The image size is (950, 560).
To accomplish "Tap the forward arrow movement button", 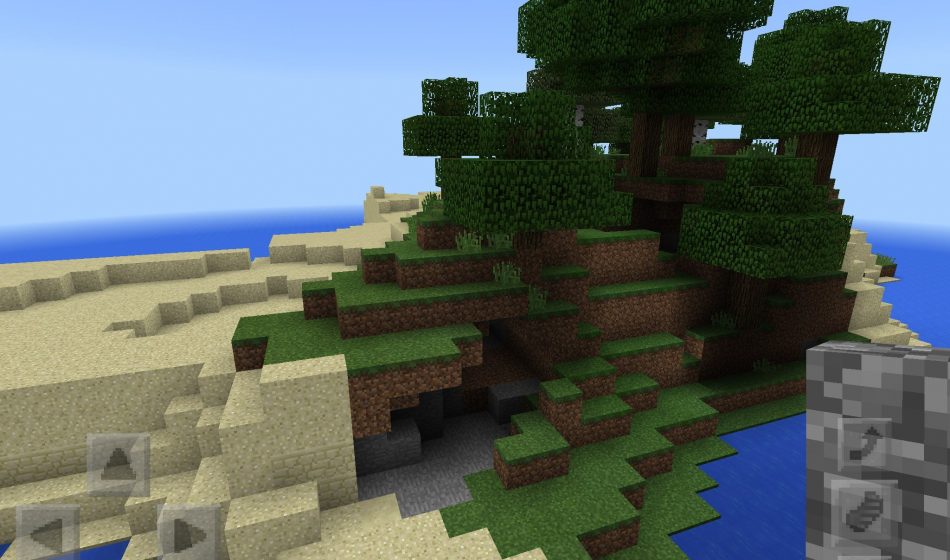I will tap(118, 465).
